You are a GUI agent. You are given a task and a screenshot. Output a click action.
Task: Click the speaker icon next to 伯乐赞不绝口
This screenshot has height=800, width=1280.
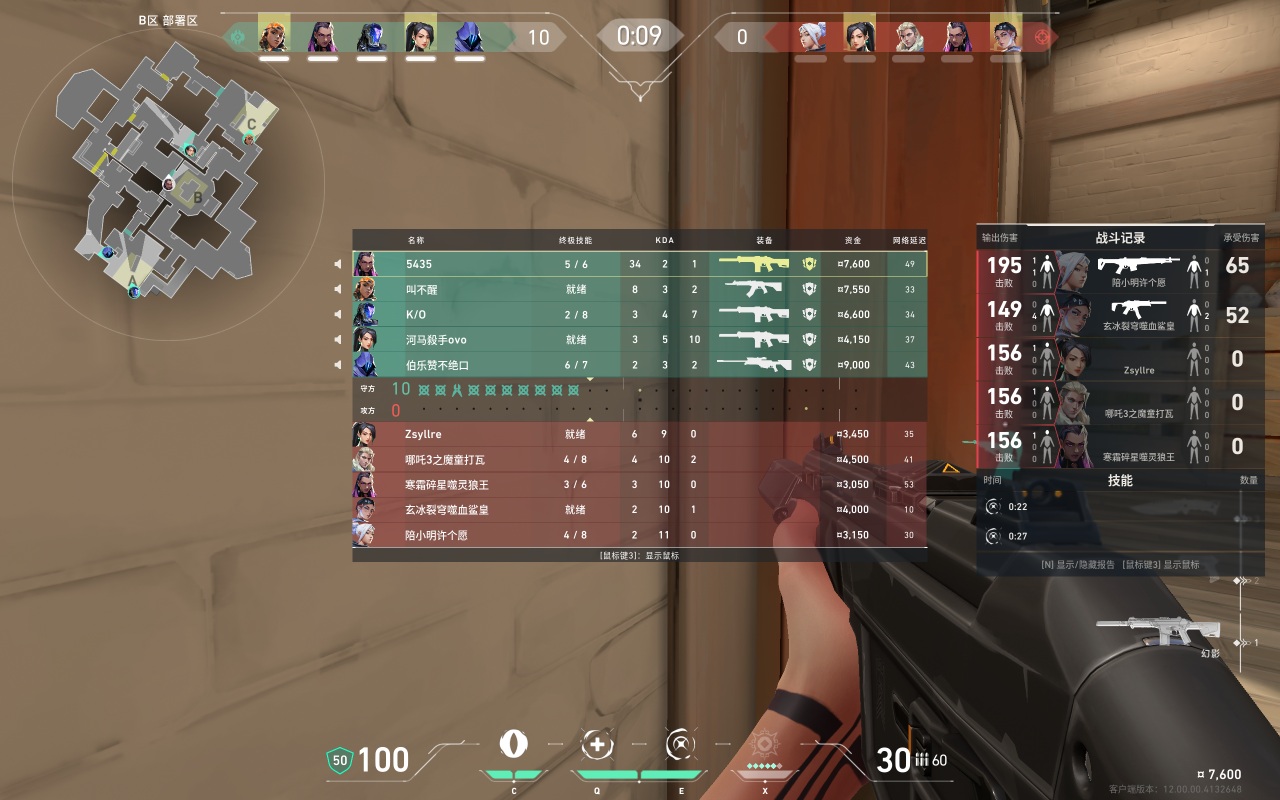(x=338, y=365)
